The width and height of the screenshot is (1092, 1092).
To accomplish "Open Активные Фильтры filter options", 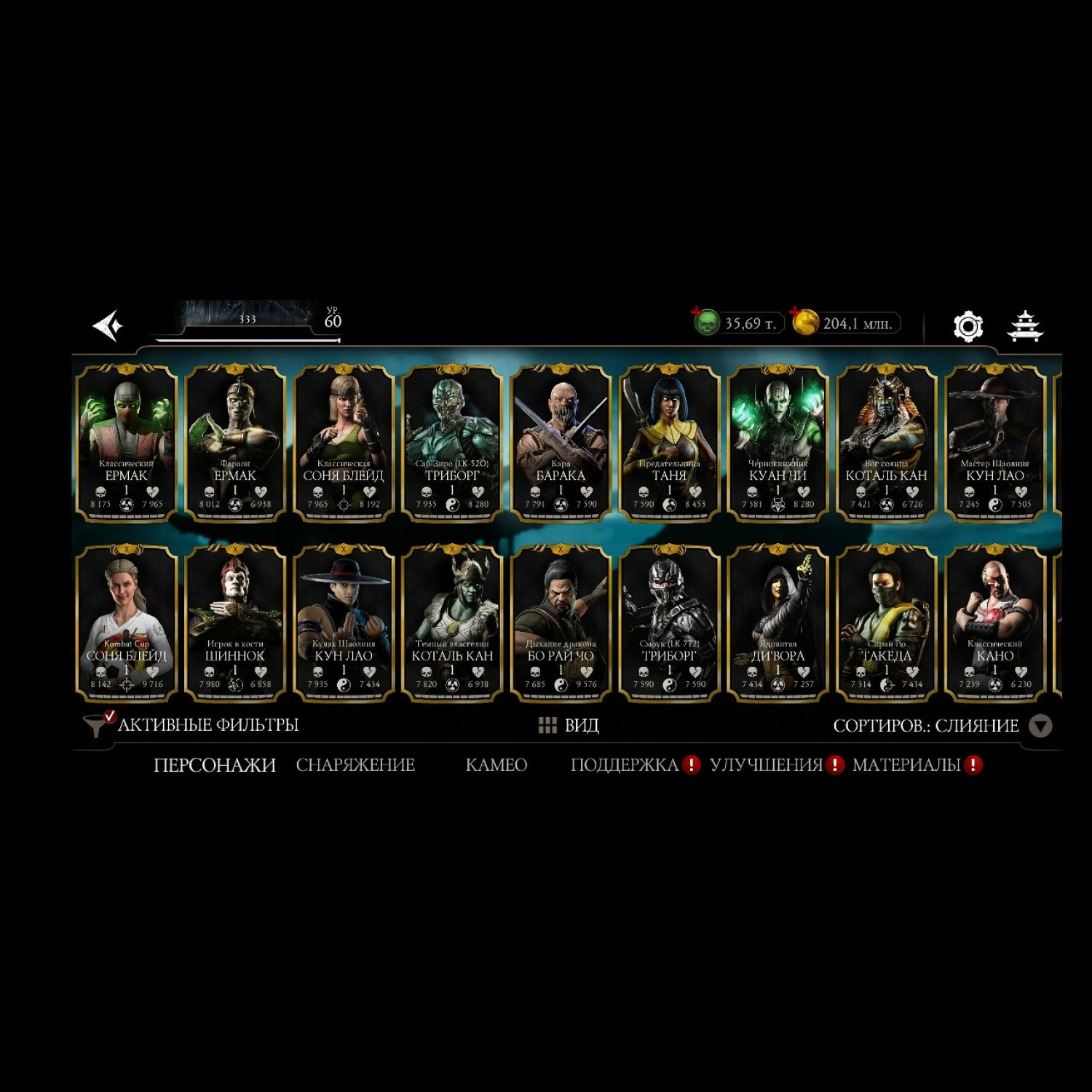I will click(192, 725).
